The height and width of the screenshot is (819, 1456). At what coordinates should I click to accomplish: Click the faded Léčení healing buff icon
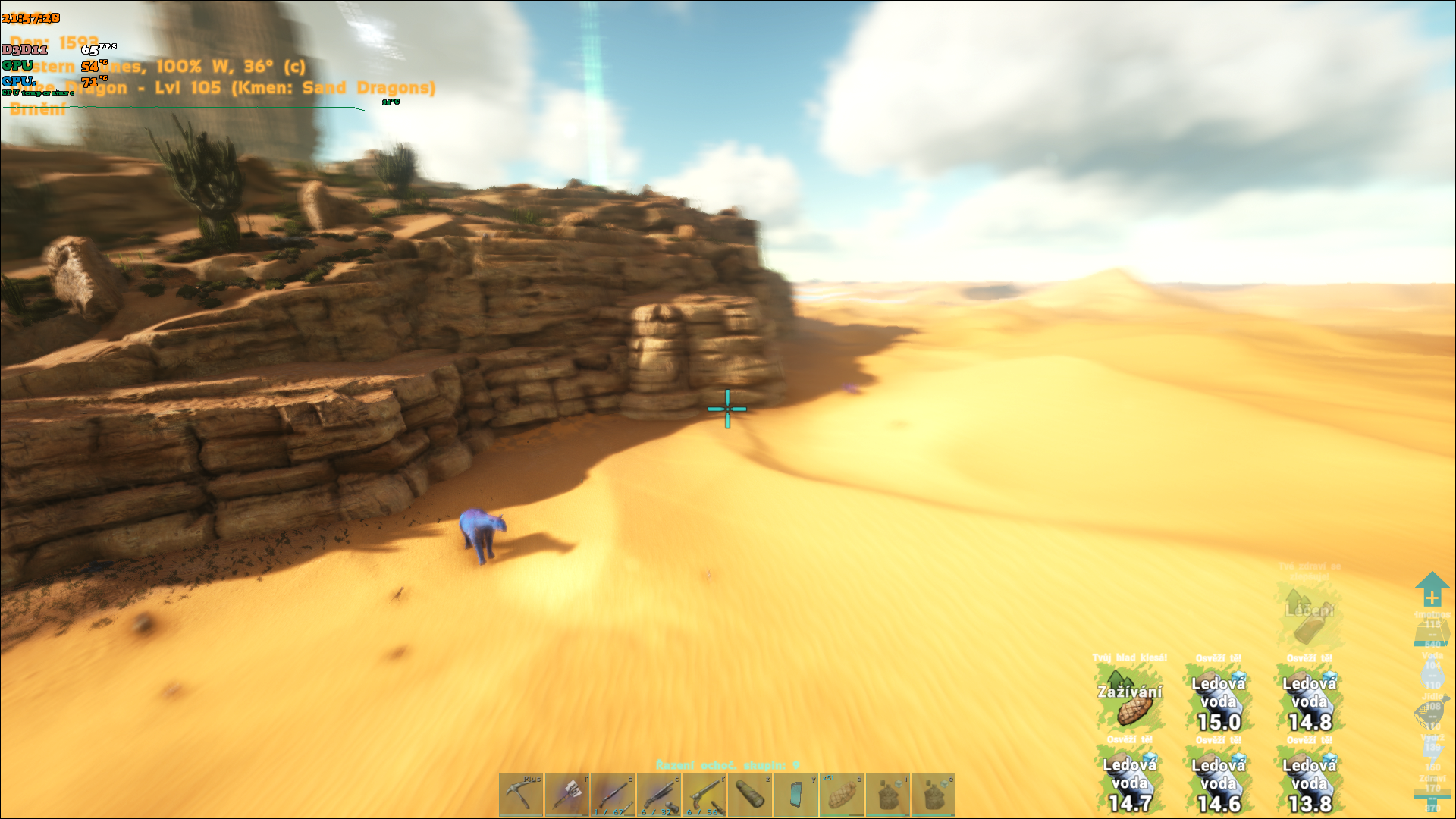(x=1309, y=616)
